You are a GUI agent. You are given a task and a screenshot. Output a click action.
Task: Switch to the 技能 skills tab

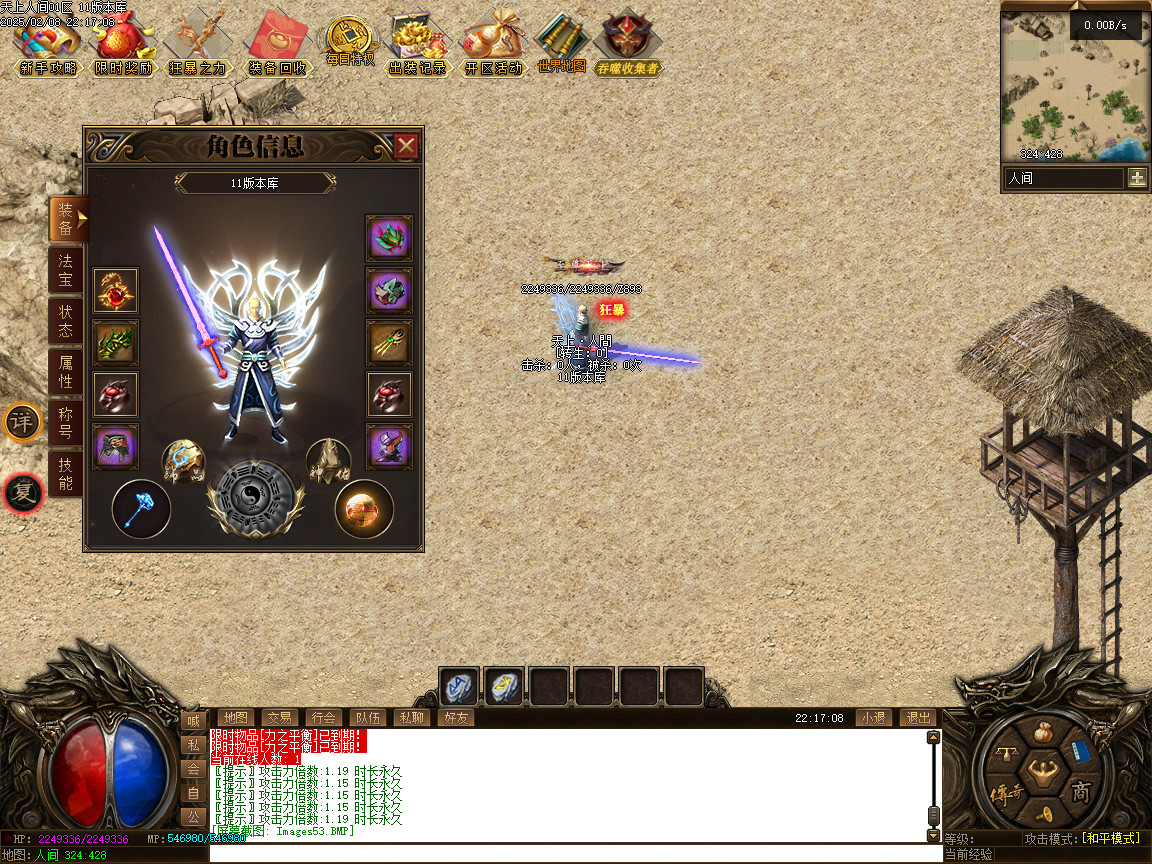[x=66, y=473]
